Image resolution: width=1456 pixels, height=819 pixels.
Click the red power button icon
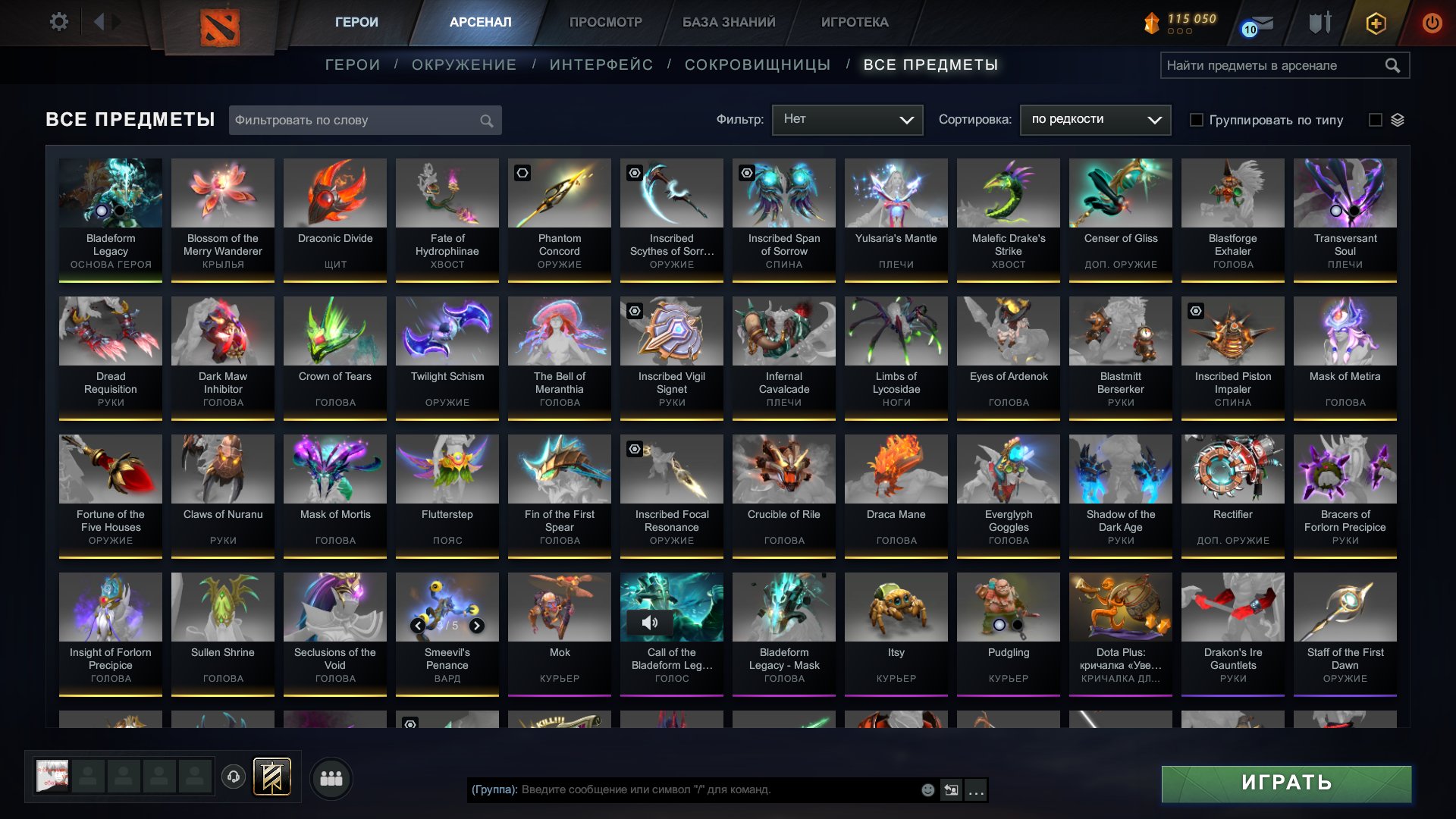(1432, 23)
